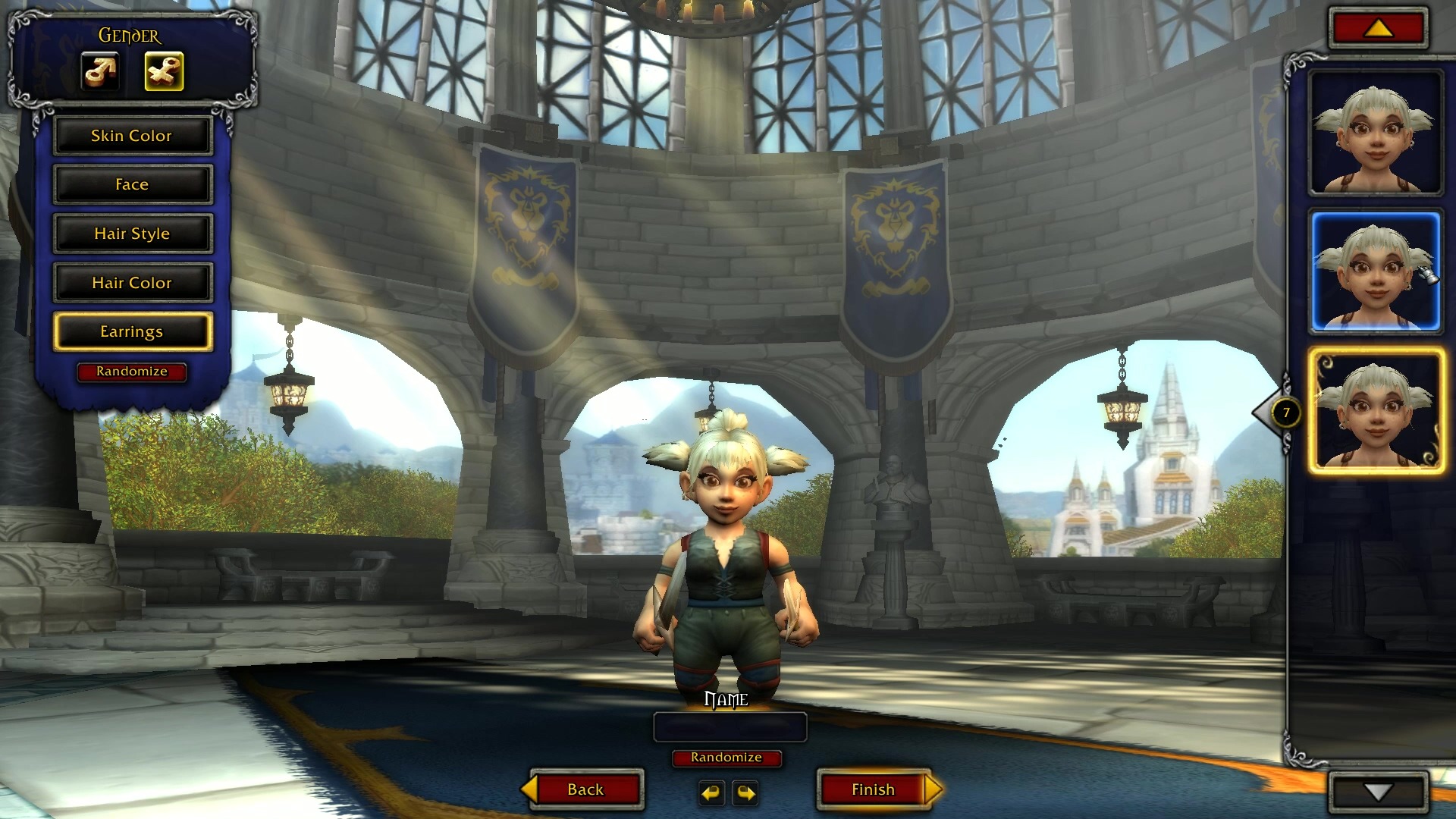Pick the blue-highlighted earring preview thumbnail
Screen dimensions: 1456x819
click(x=1376, y=272)
